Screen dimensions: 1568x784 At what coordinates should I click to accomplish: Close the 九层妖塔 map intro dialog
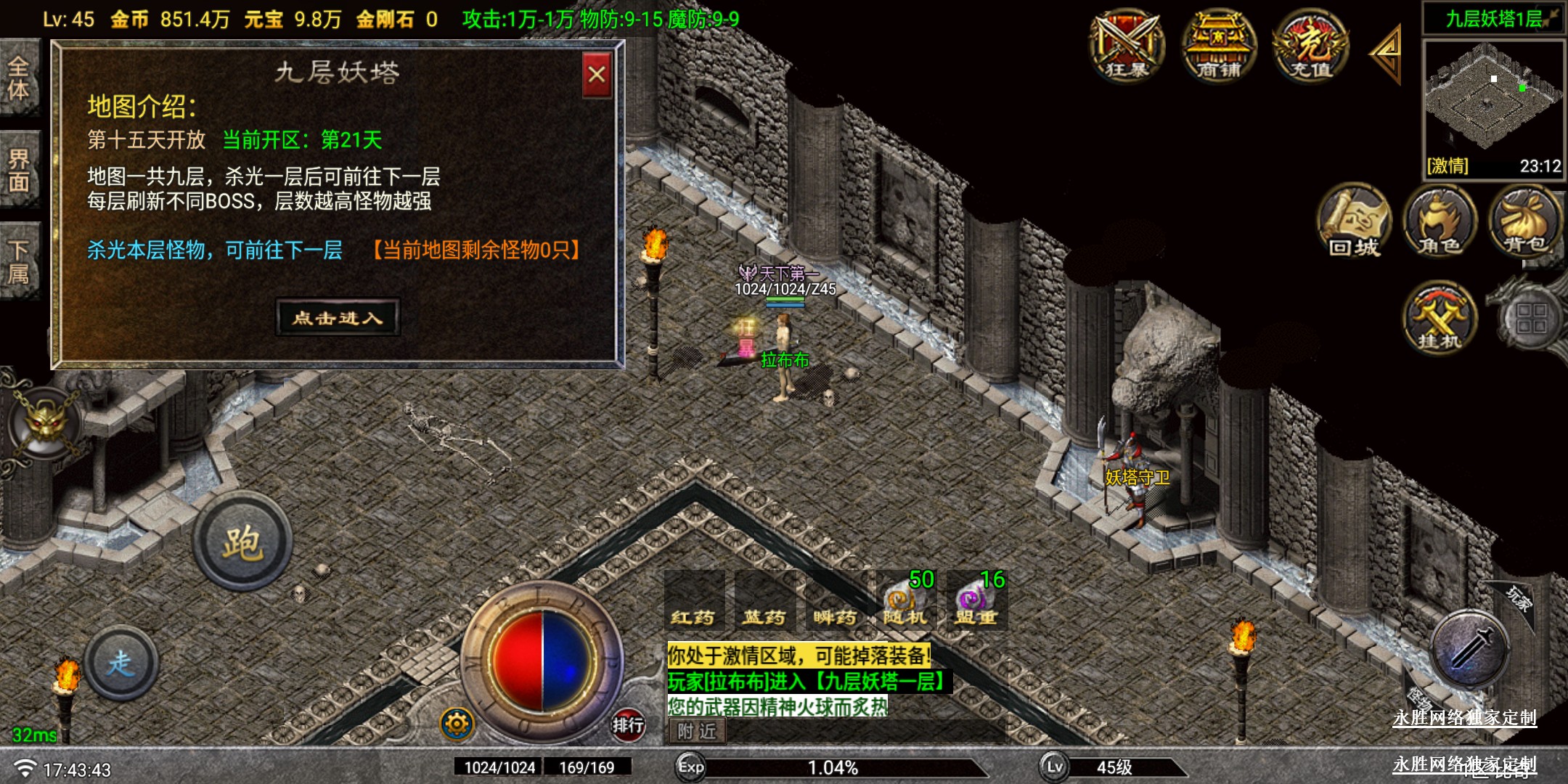[597, 75]
